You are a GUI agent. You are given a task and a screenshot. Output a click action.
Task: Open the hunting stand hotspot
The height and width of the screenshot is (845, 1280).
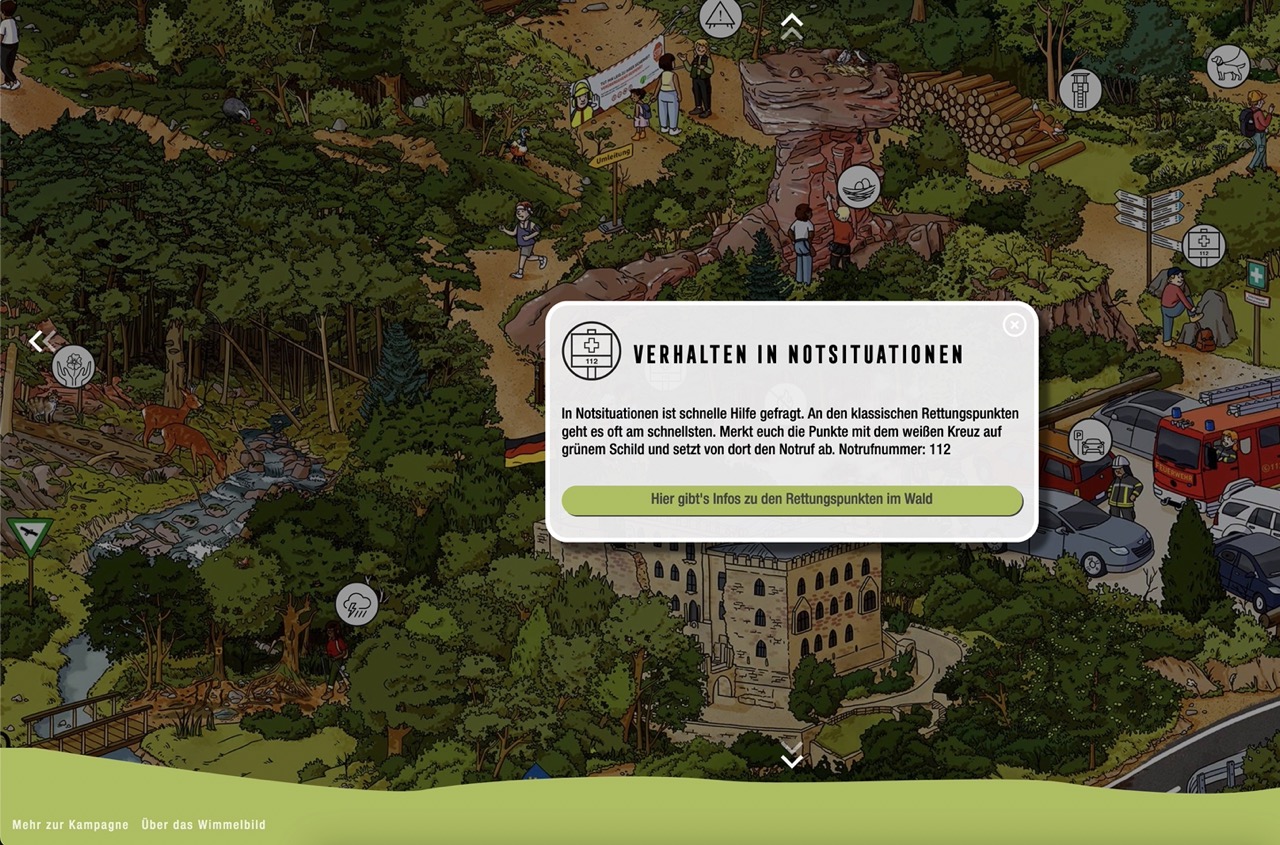coord(1080,90)
